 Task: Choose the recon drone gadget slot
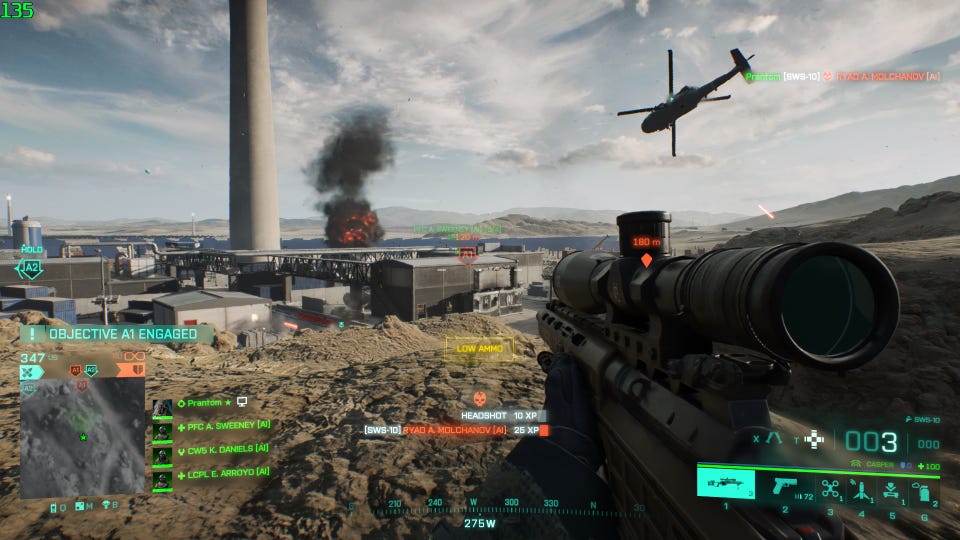(831, 488)
